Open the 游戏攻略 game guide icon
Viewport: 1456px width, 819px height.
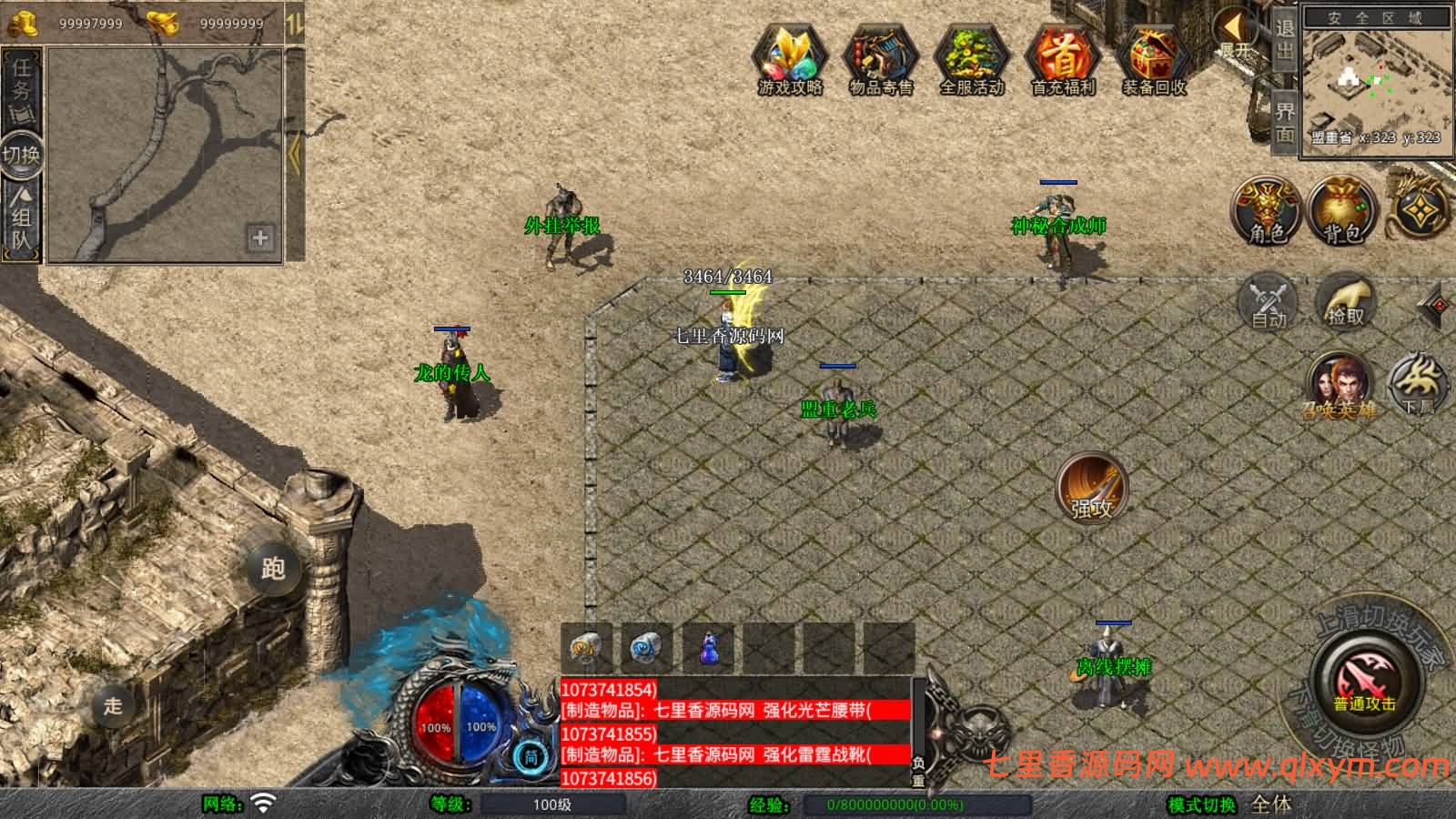(790, 56)
